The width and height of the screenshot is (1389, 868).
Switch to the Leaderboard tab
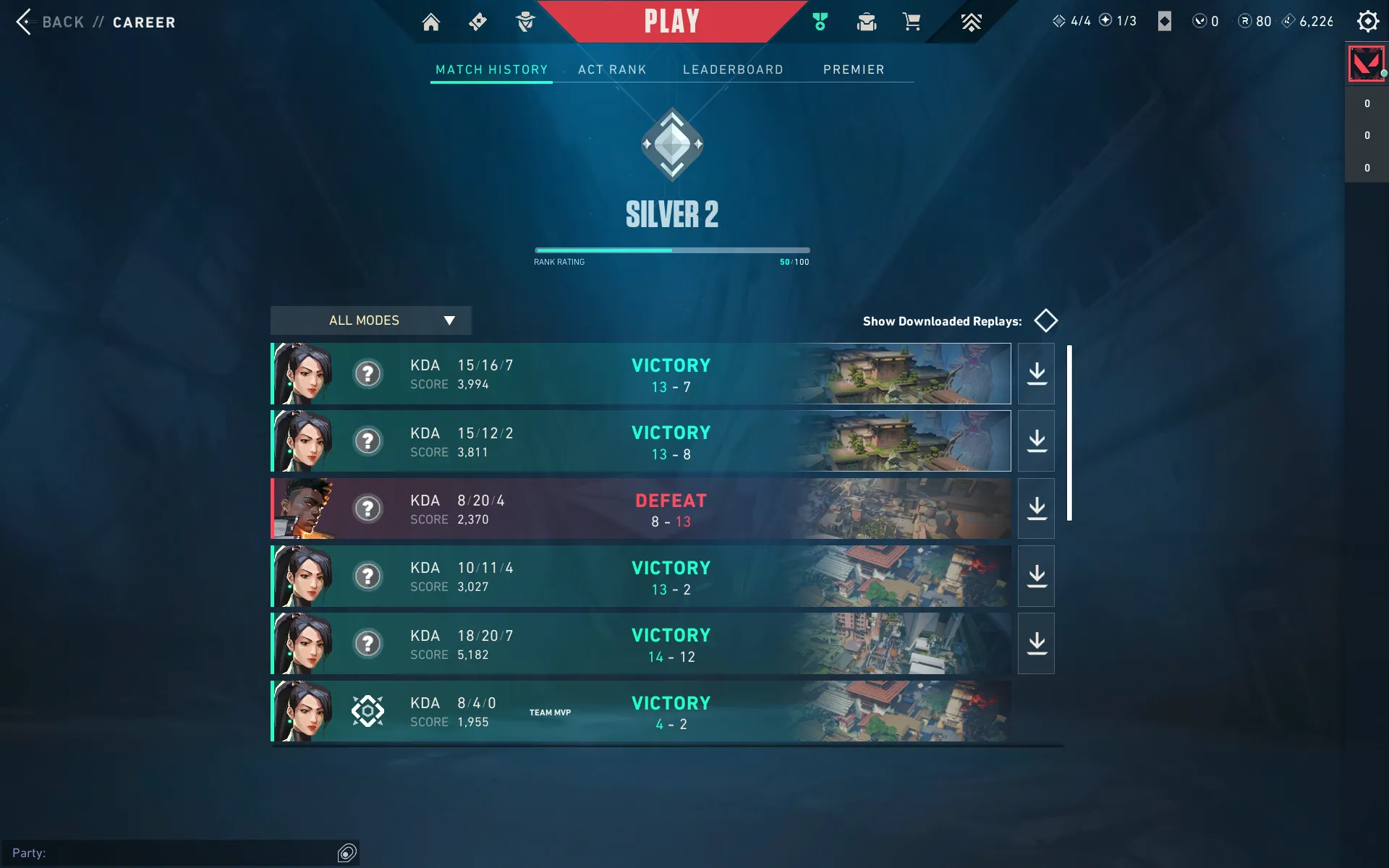[x=733, y=69]
